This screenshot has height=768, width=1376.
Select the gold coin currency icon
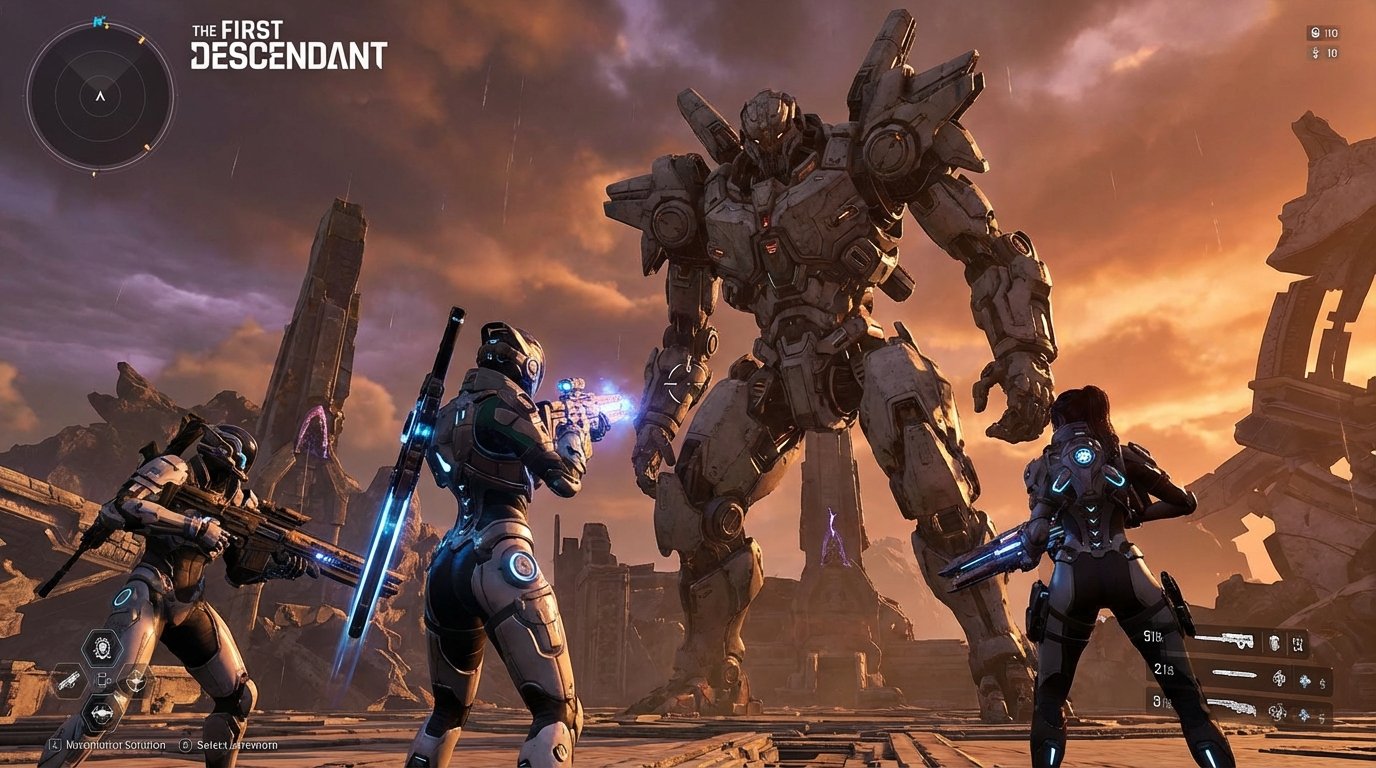(1315, 33)
